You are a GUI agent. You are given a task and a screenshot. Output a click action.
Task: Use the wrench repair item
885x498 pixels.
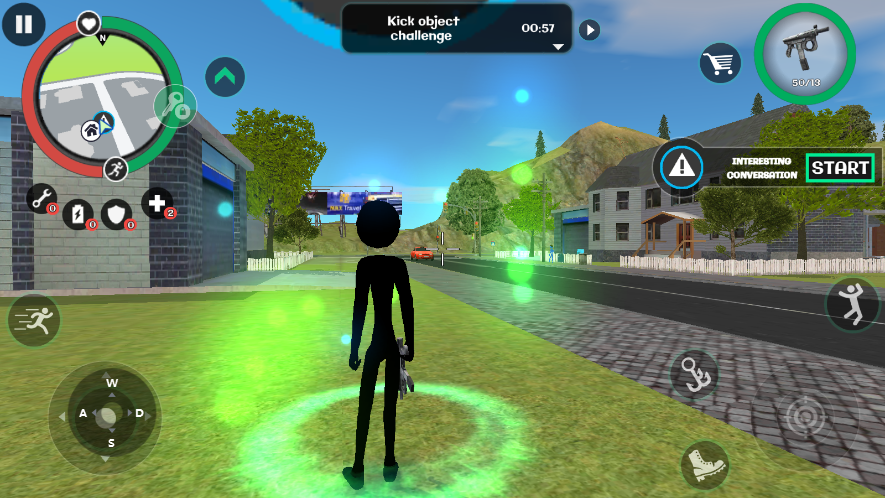pos(42,199)
